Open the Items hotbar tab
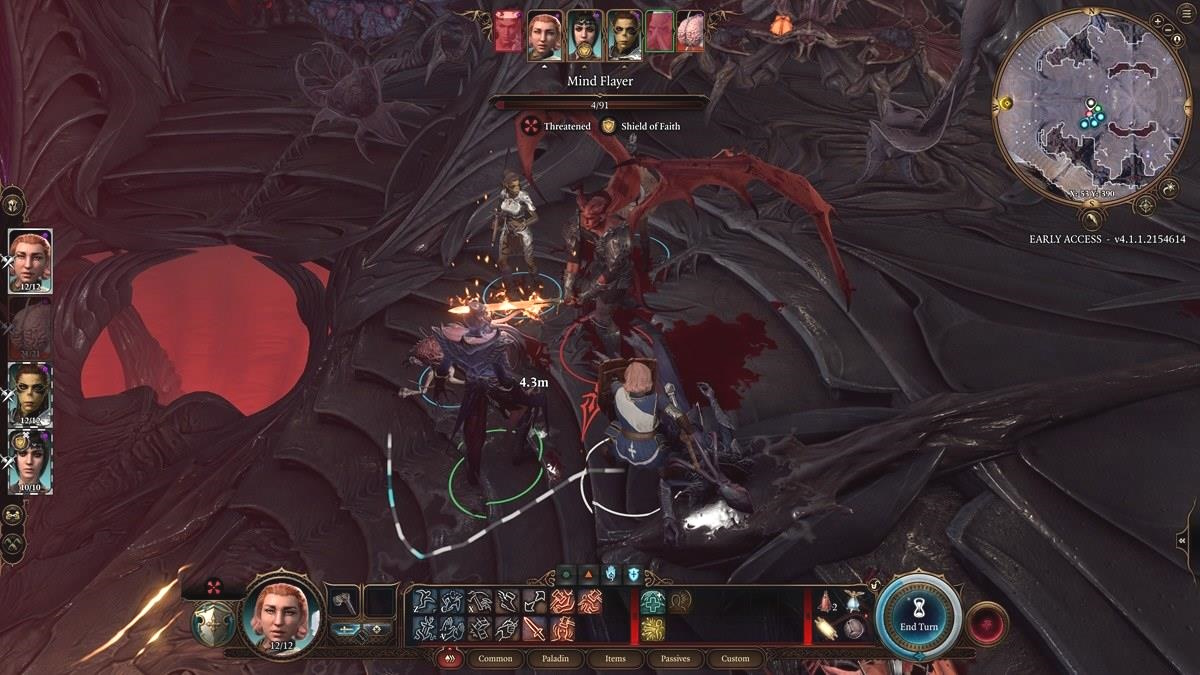The height and width of the screenshot is (675, 1200). pos(615,659)
